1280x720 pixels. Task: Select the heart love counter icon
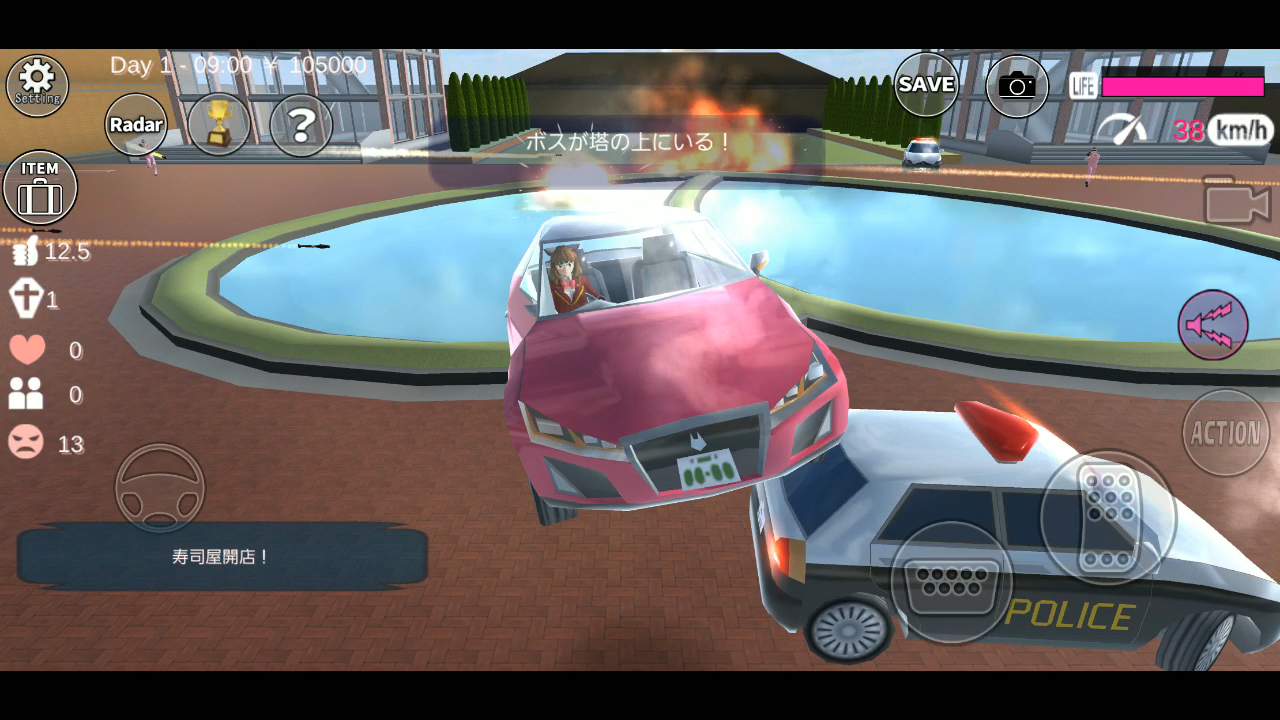(25, 348)
